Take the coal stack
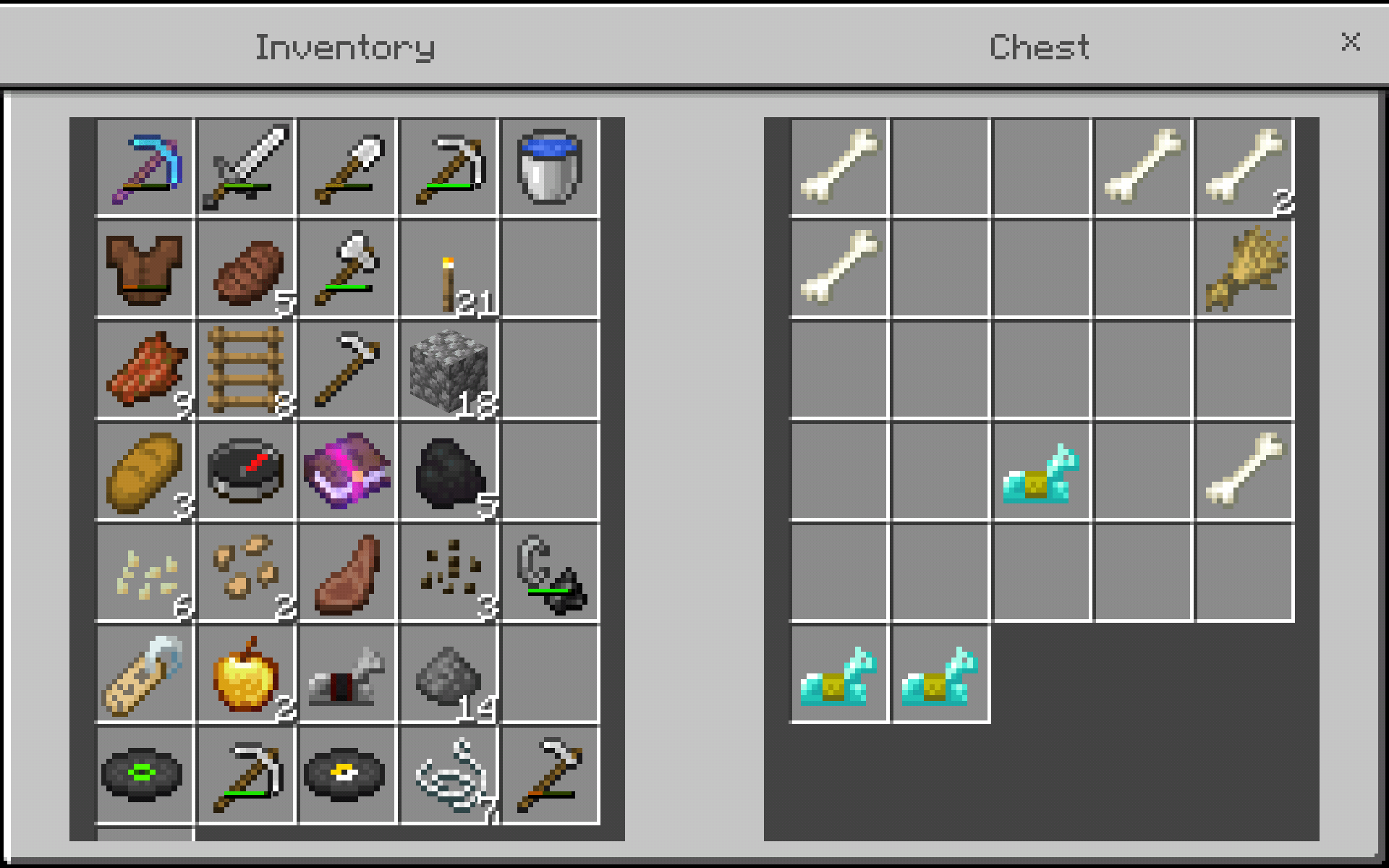The height and width of the screenshot is (868, 1389). pos(449,472)
